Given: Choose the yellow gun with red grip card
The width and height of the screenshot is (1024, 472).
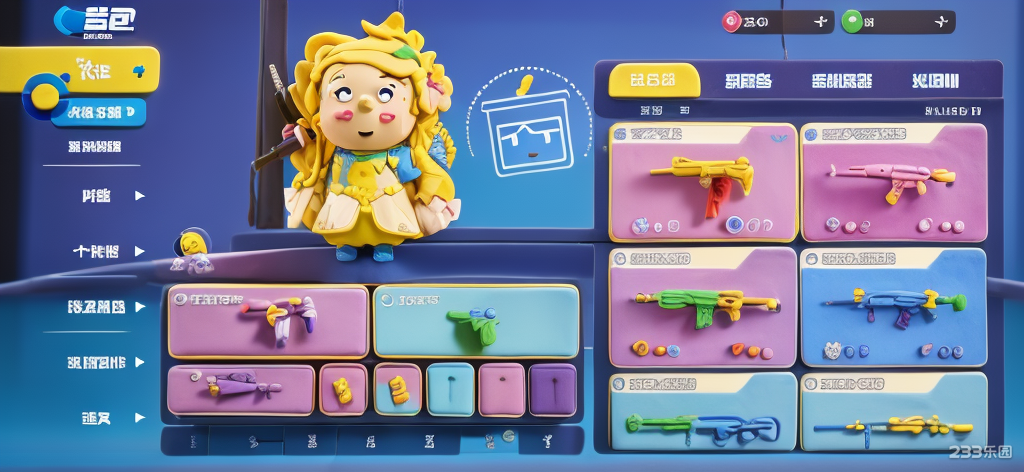Looking at the screenshot, I should (x=703, y=182).
